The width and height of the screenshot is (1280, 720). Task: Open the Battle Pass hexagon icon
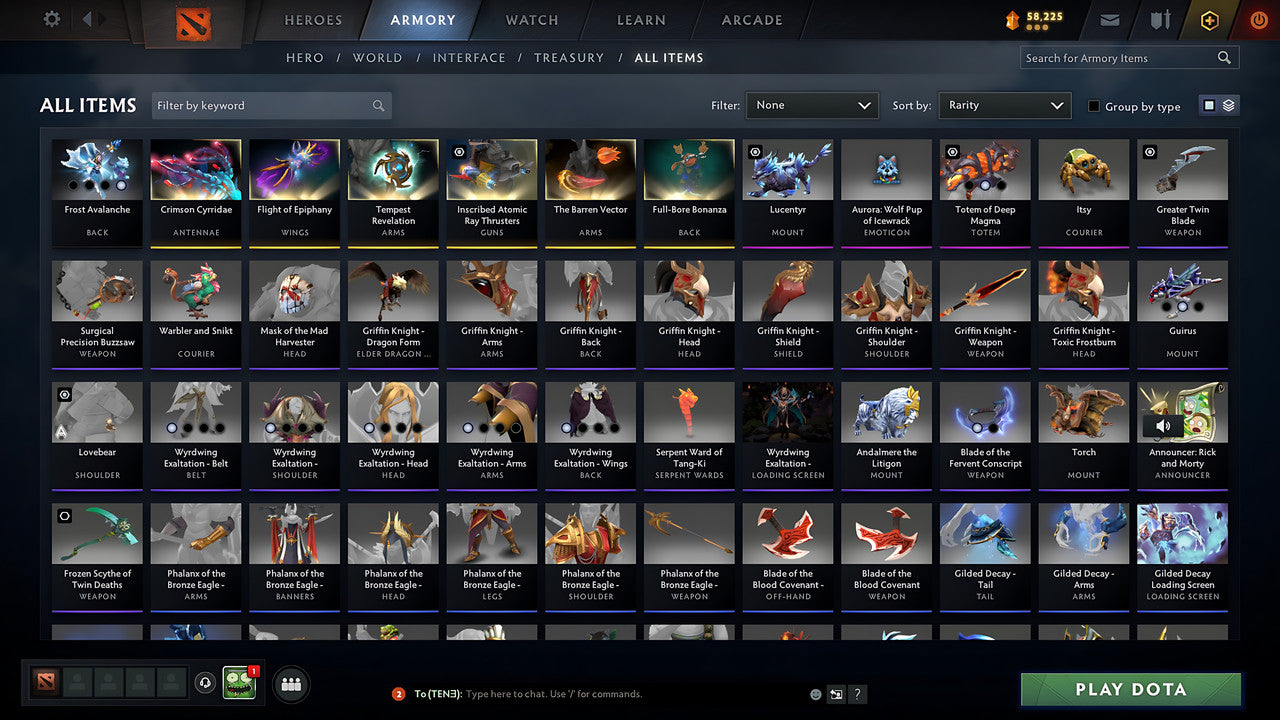pos(1209,18)
